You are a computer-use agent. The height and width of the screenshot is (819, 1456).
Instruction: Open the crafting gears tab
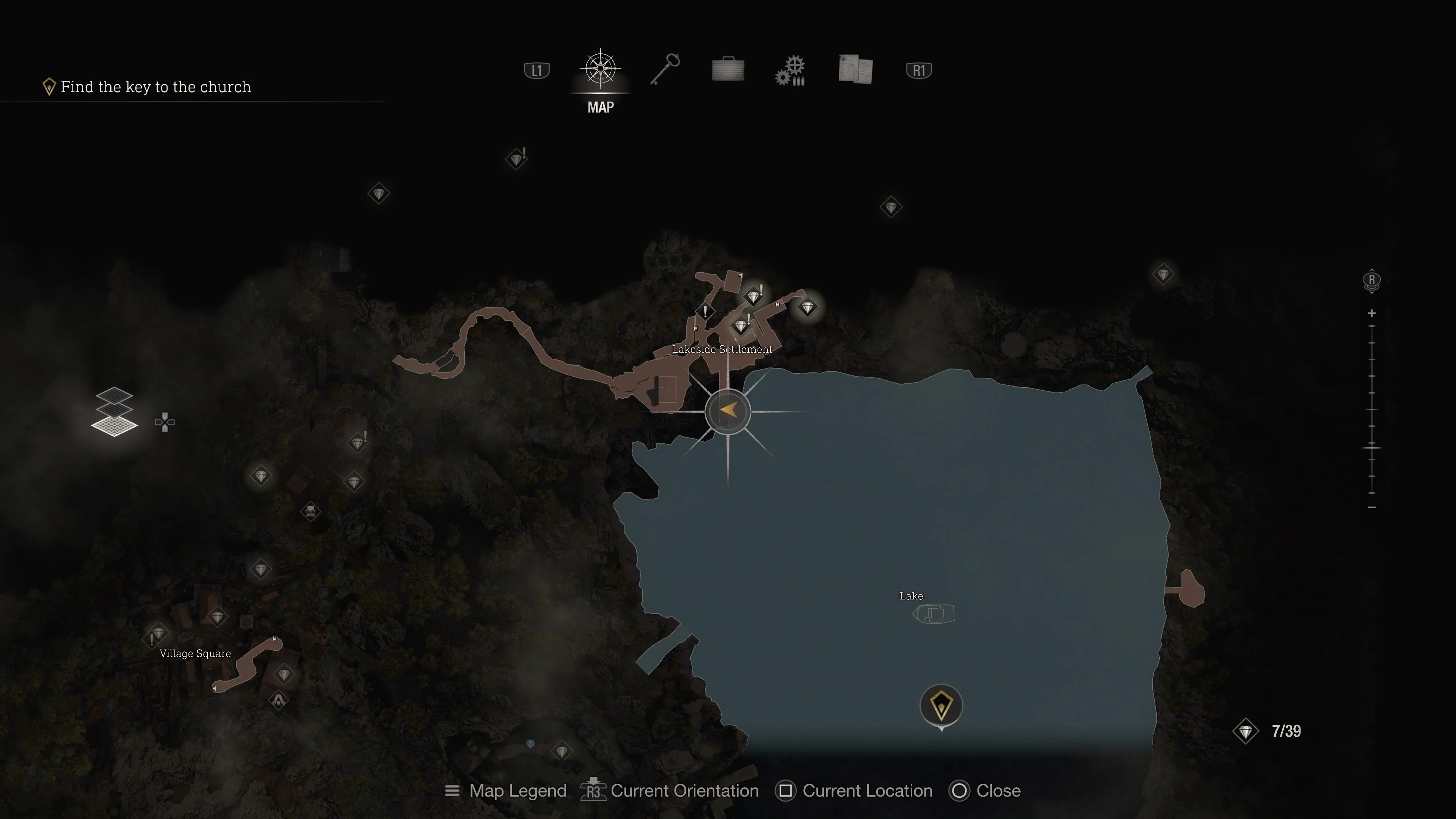[x=791, y=71]
